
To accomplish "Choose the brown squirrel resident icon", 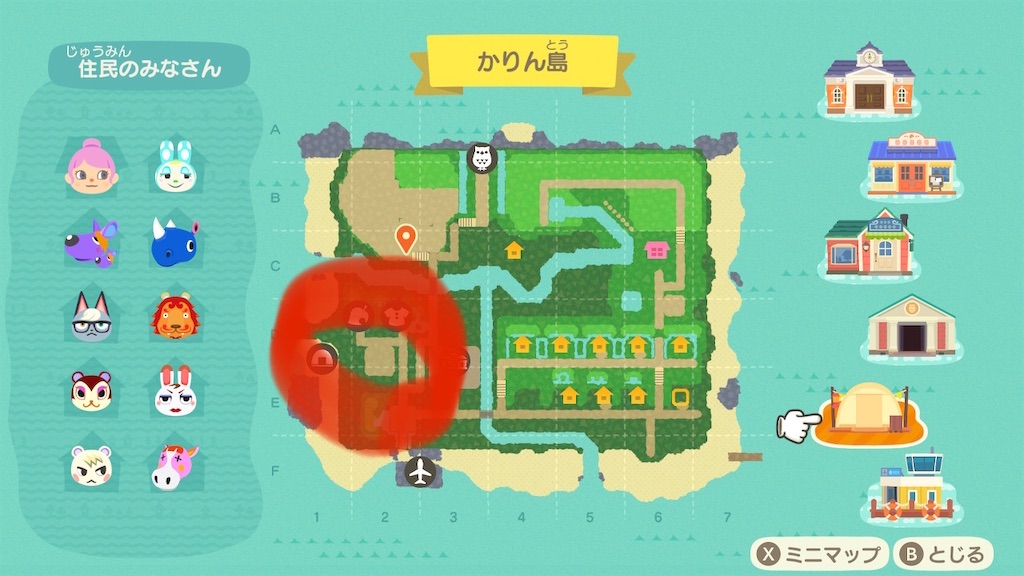I will click(x=91, y=391).
